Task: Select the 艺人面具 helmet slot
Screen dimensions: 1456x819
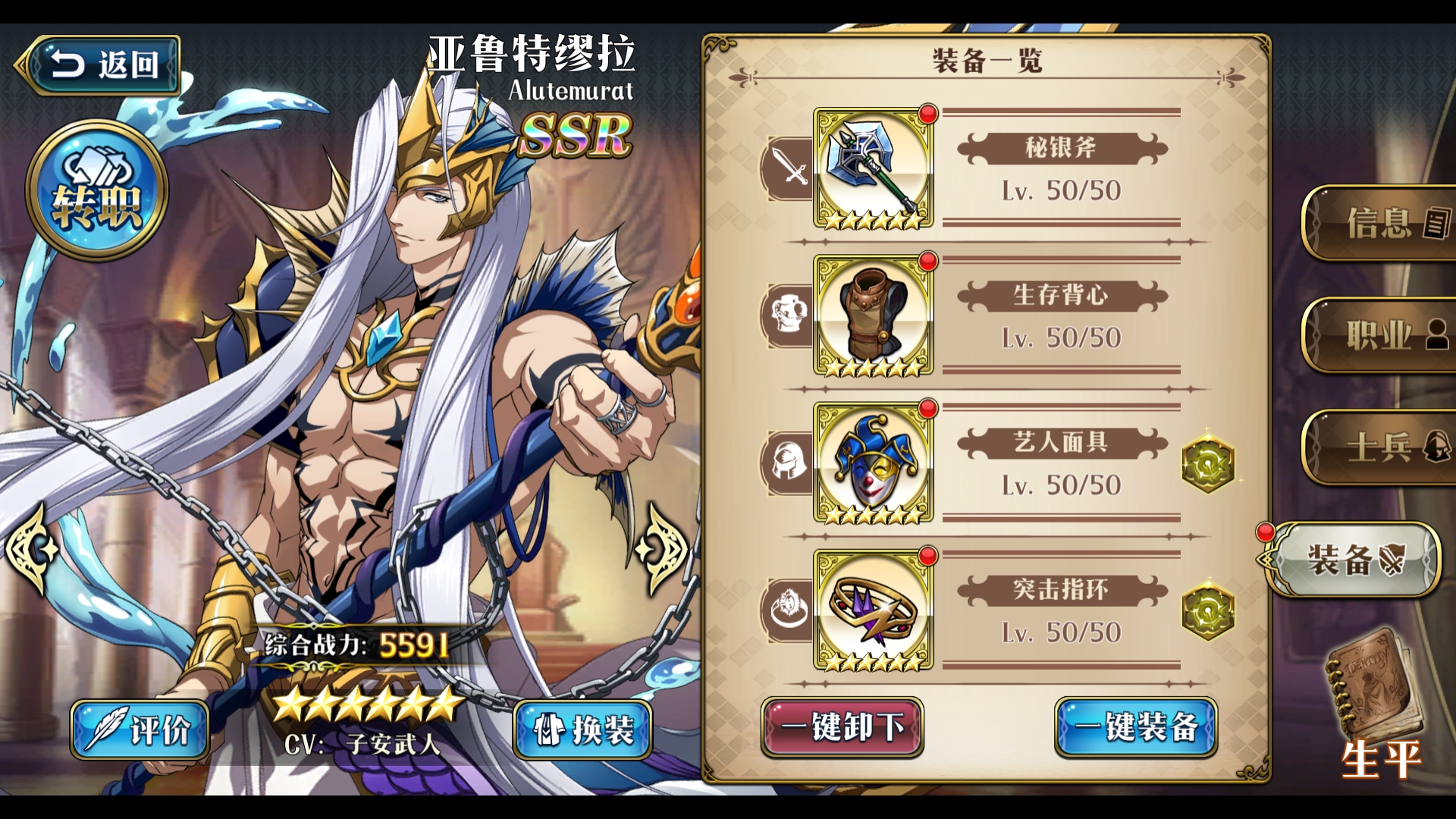Action: pyautogui.click(x=874, y=463)
